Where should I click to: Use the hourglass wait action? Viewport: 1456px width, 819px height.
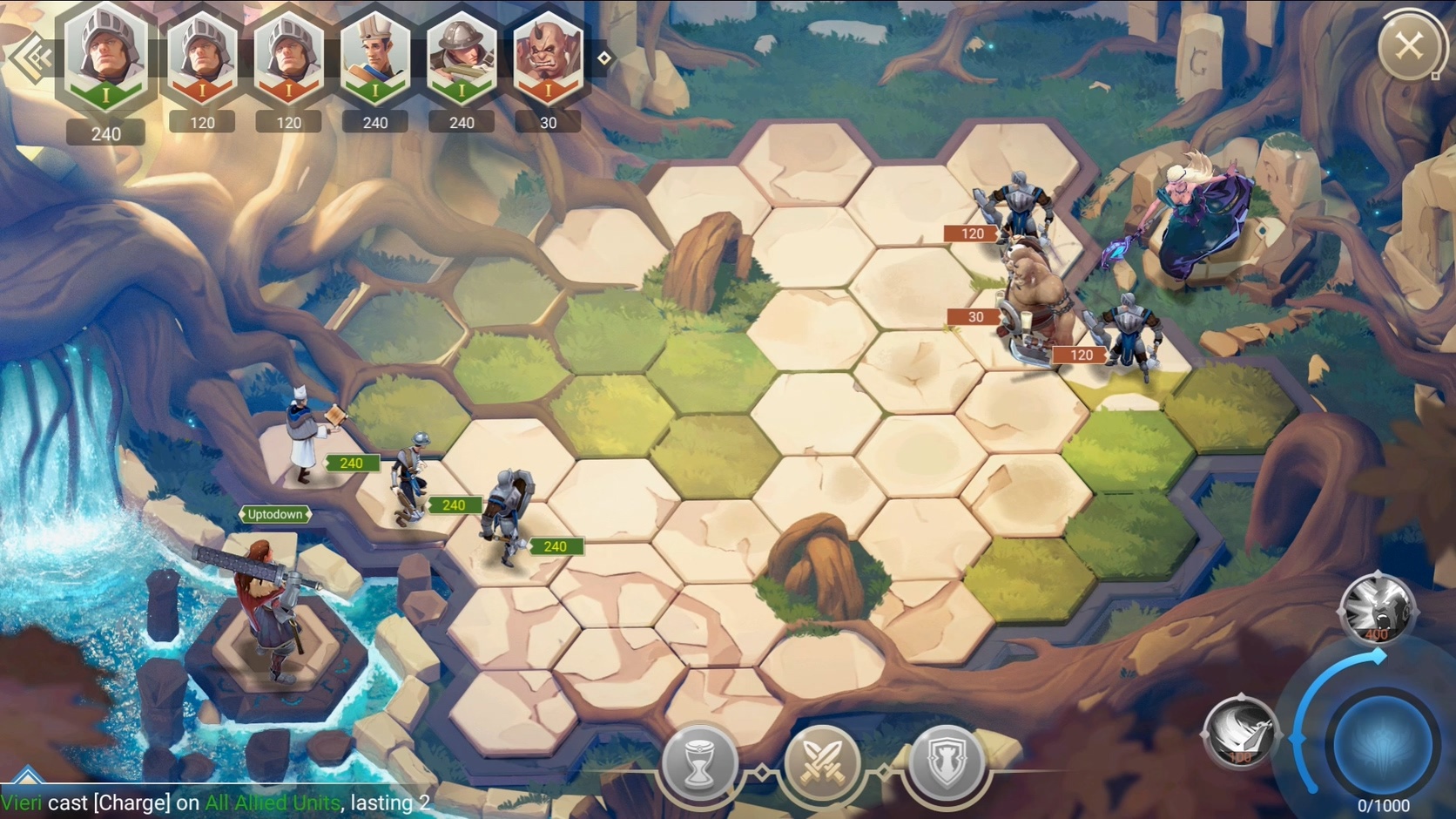699,763
